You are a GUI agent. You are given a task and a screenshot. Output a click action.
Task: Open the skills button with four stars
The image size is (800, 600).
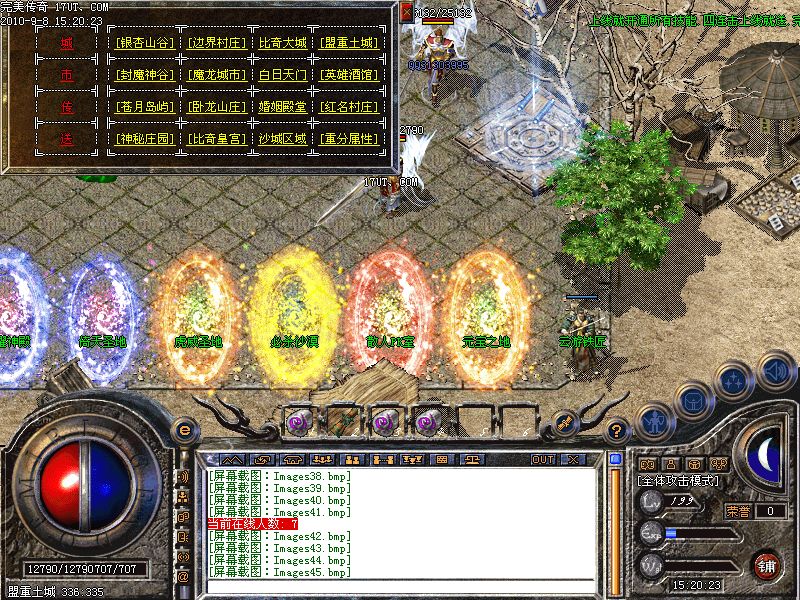733,381
